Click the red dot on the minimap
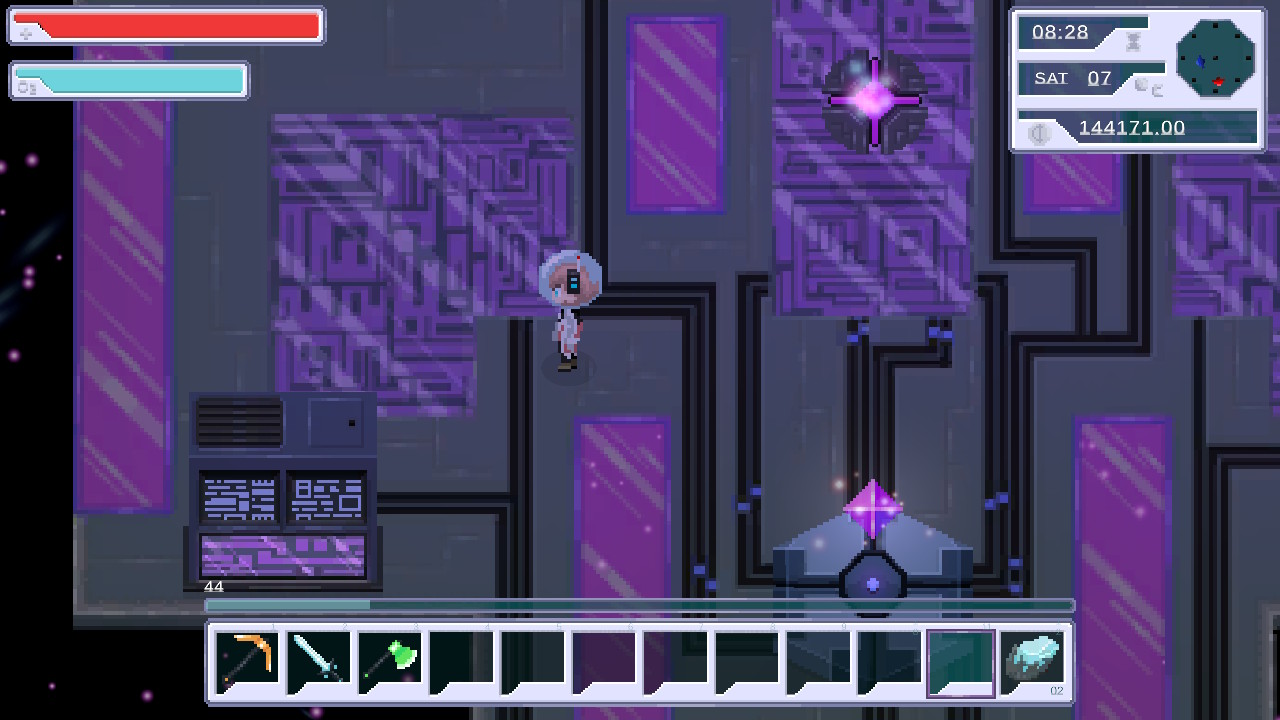This screenshot has width=1280, height=720. point(1218,81)
